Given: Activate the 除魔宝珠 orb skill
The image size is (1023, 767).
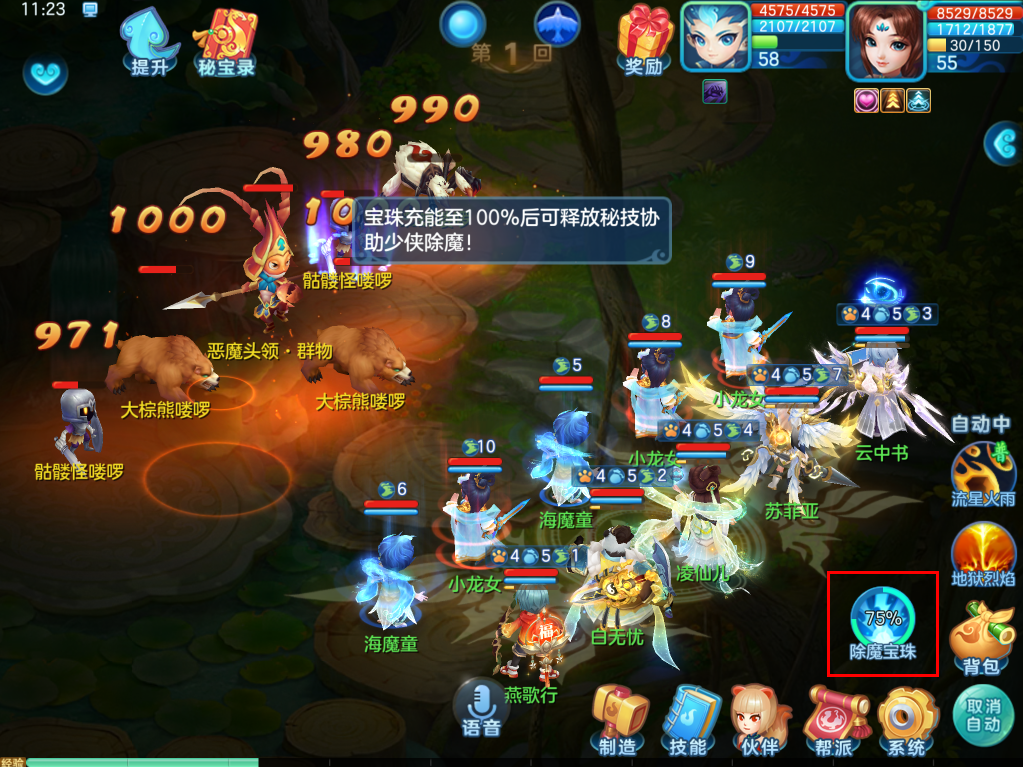Looking at the screenshot, I should pos(881,622).
